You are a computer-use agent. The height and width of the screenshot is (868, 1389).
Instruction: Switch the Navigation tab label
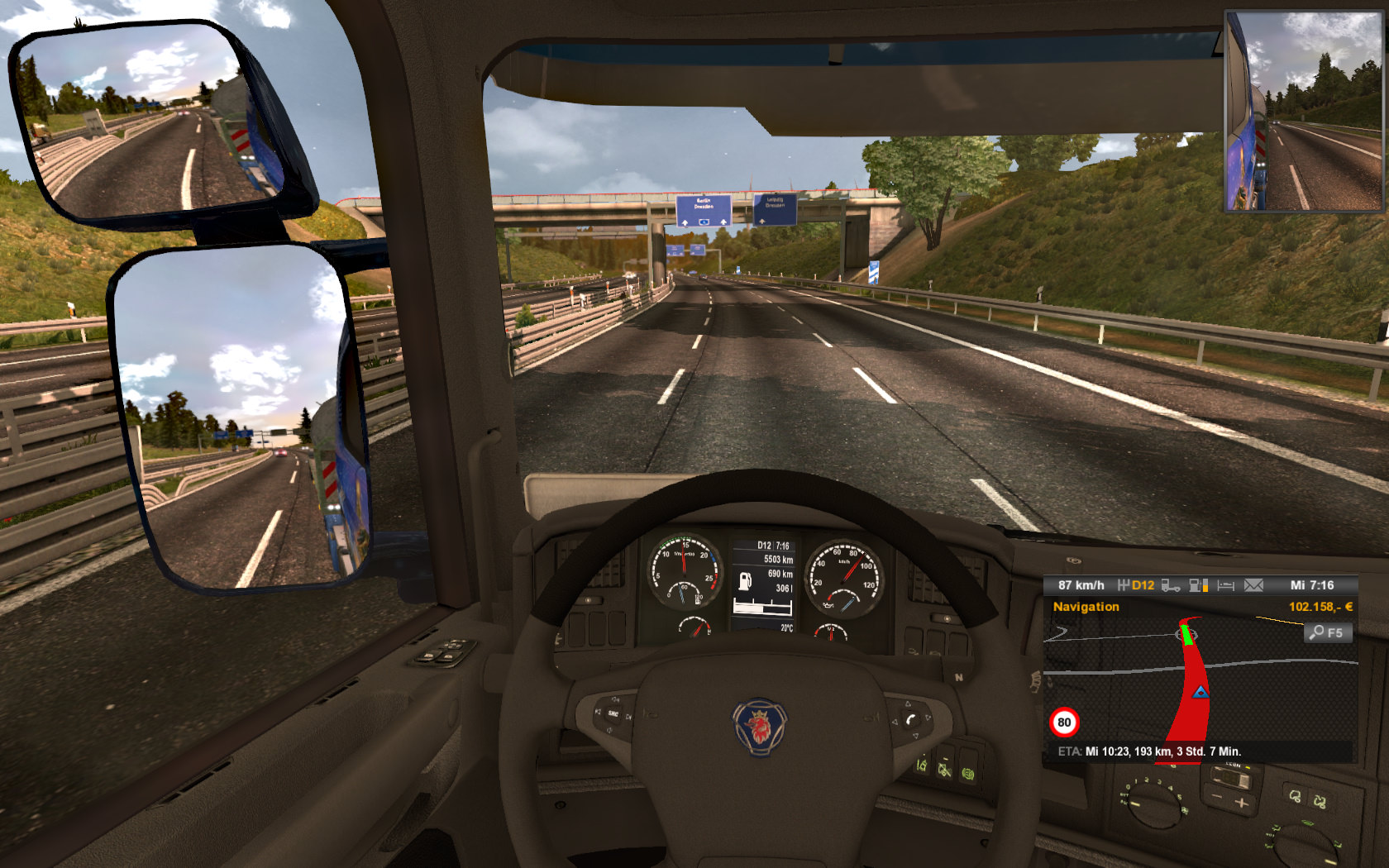coord(1086,607)
